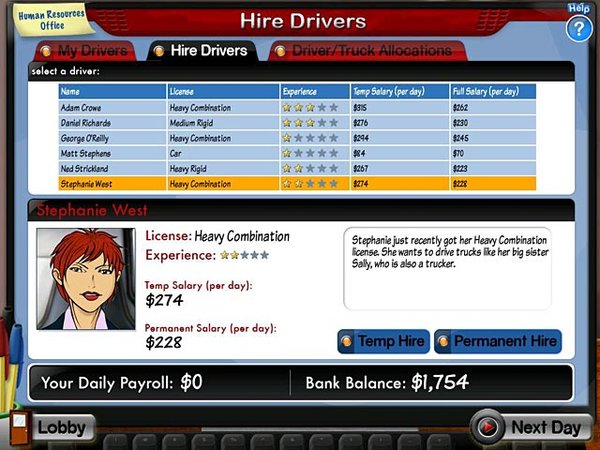Screen dimensions: 600x450
Task: Click the License column header
Action: (223, 91)
